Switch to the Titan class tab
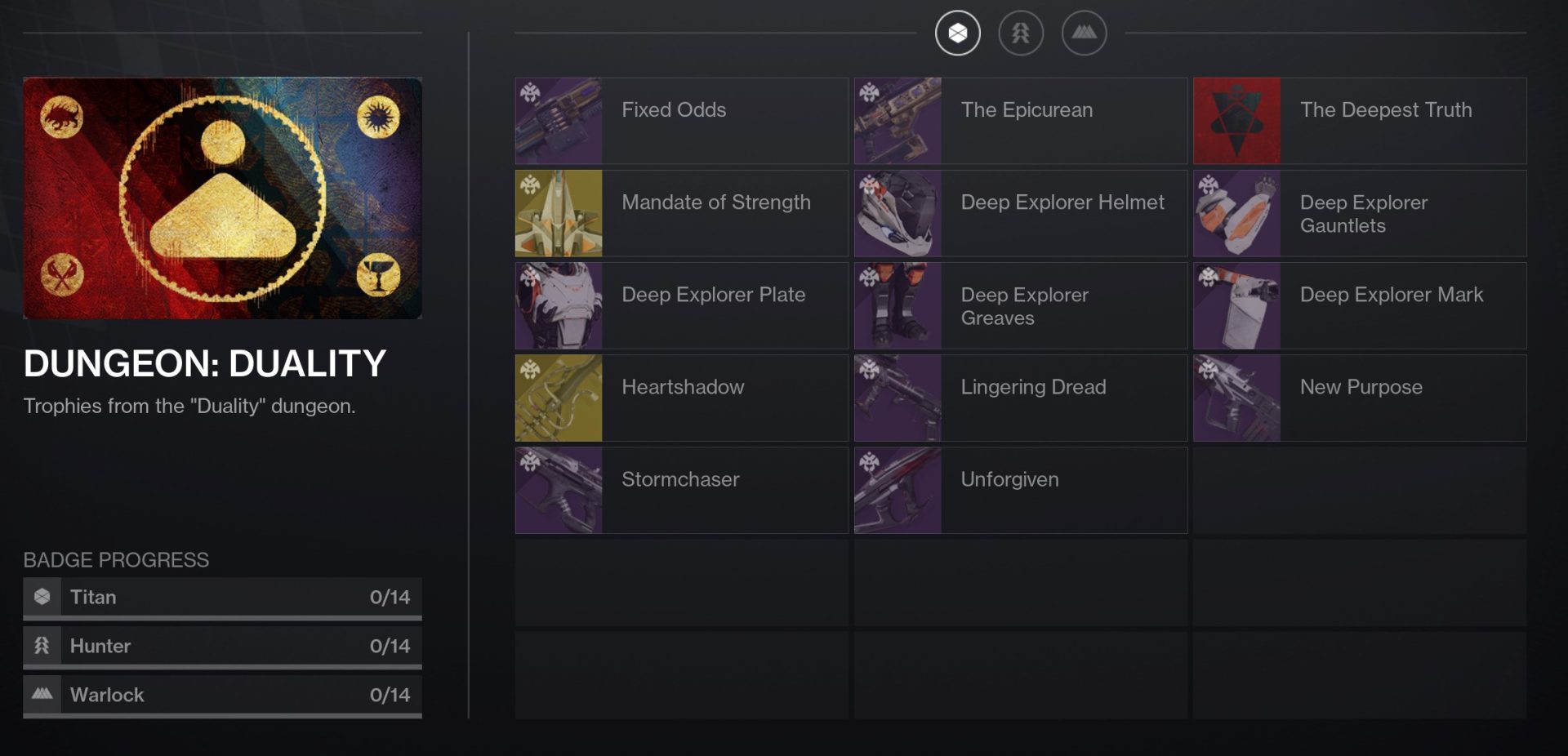This screenshot has width=1568, height=756. click(x=957, y=33)
